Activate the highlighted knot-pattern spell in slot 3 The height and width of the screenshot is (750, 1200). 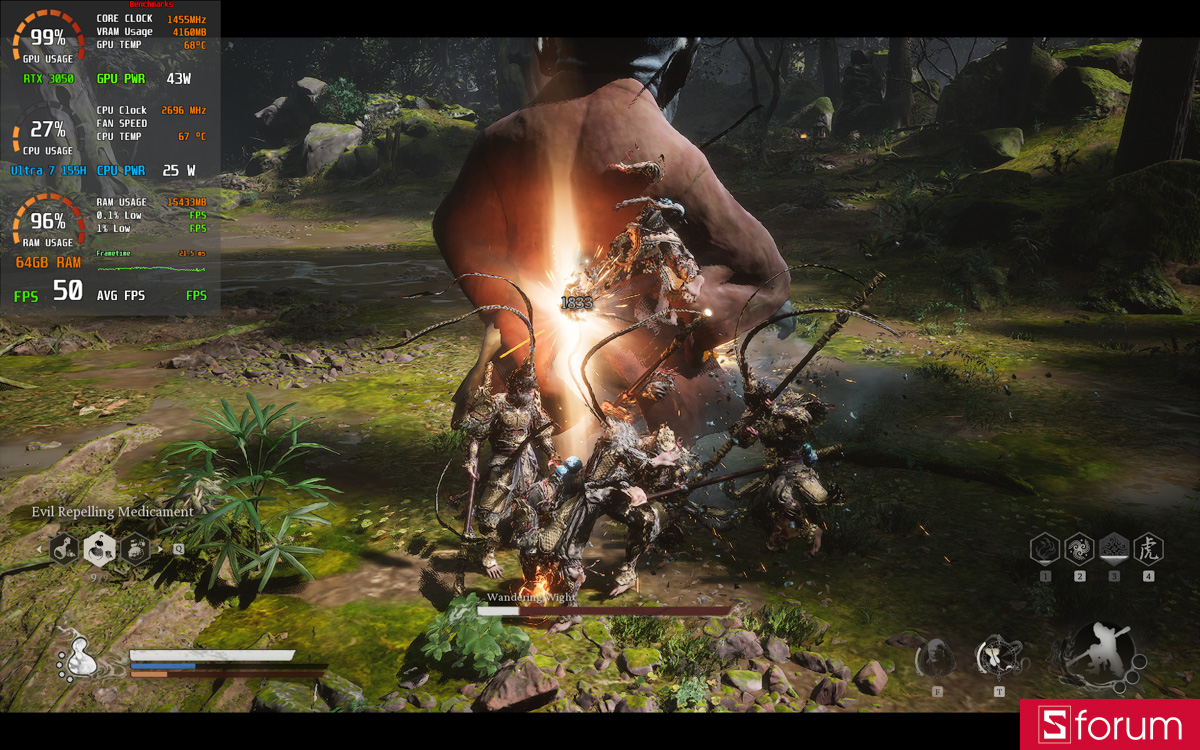click(1114, 548)
